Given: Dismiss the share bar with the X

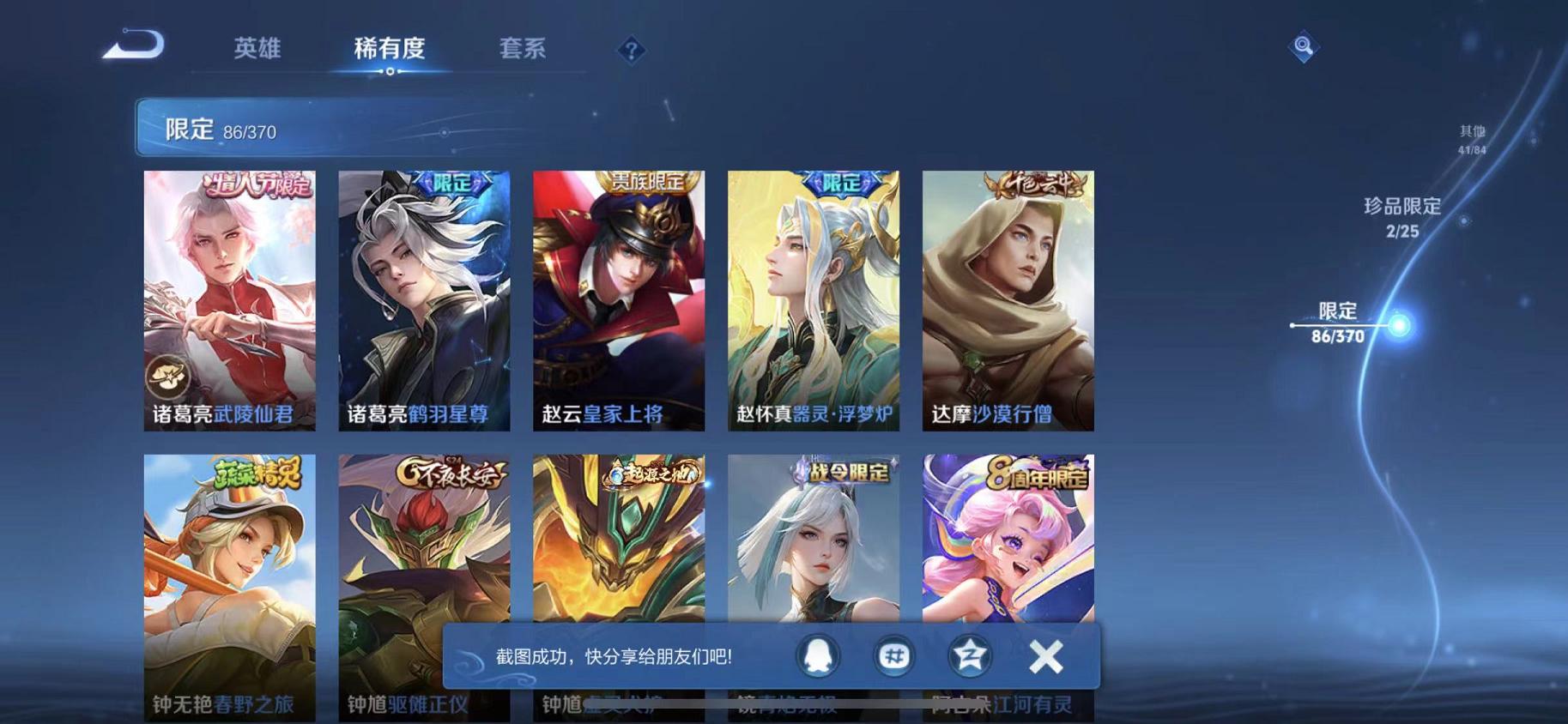Looking at the screenshot, I should (1045, 655).
